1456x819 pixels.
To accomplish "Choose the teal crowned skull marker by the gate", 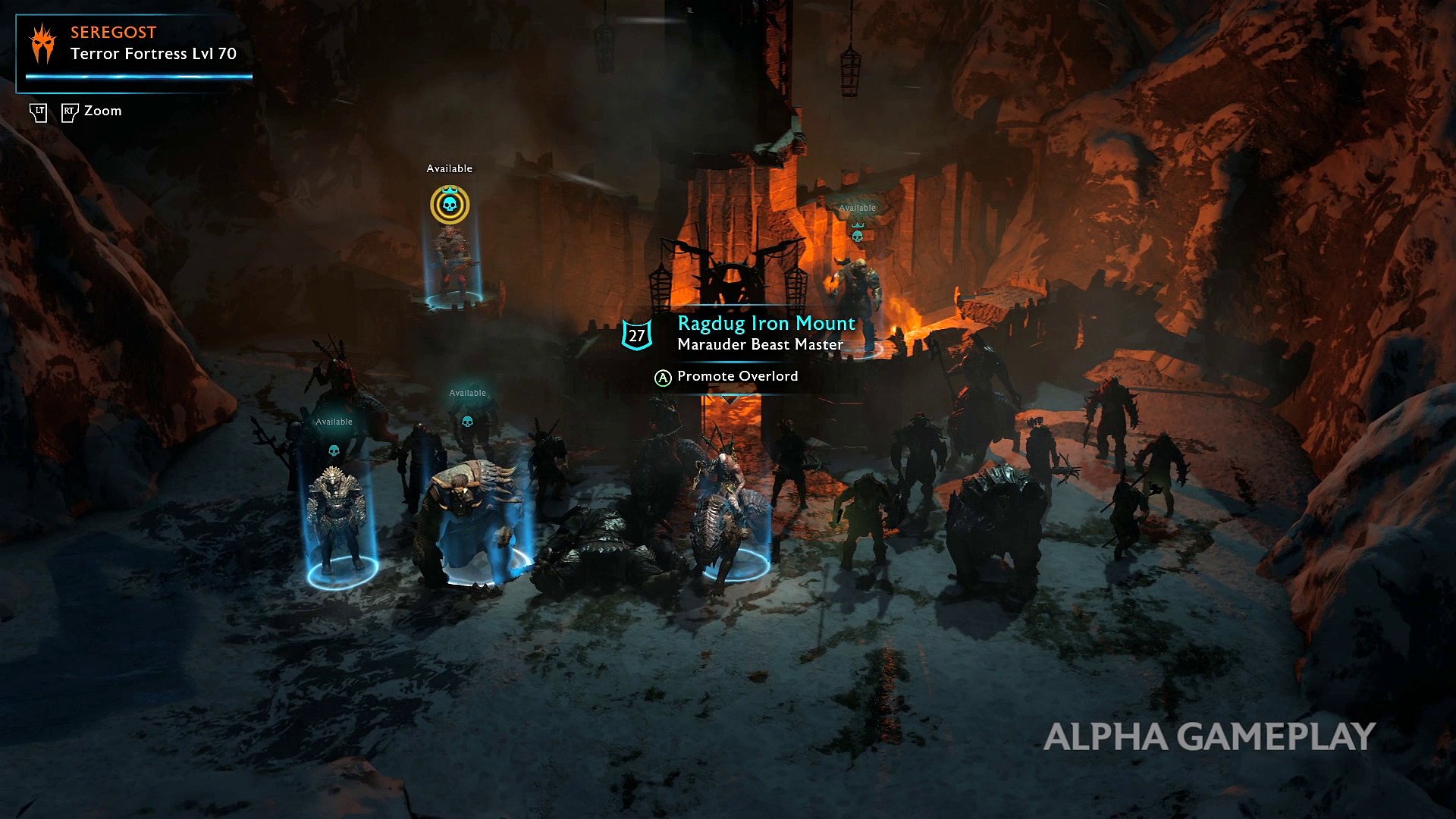I will pos(858,234).
